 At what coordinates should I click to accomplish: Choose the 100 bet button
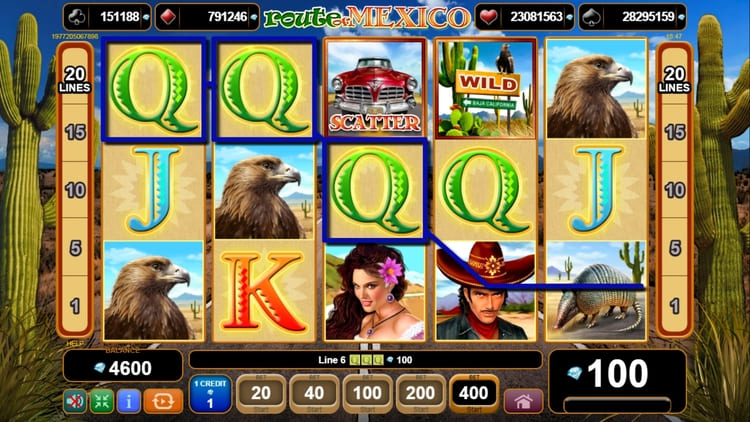pos(368,394)
